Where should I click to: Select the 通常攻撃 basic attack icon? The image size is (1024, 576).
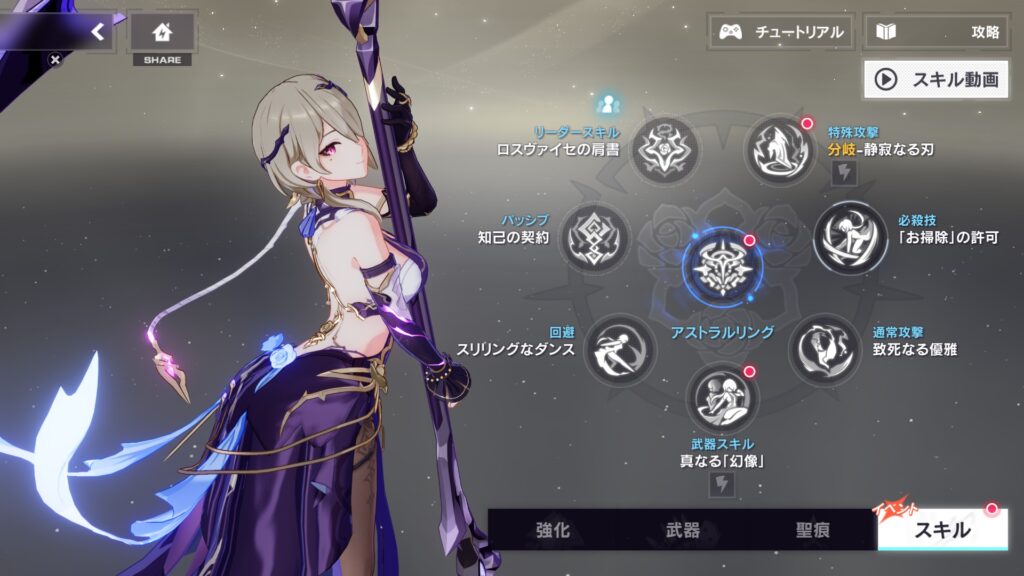pyautogui.click(x=824, y=349)
